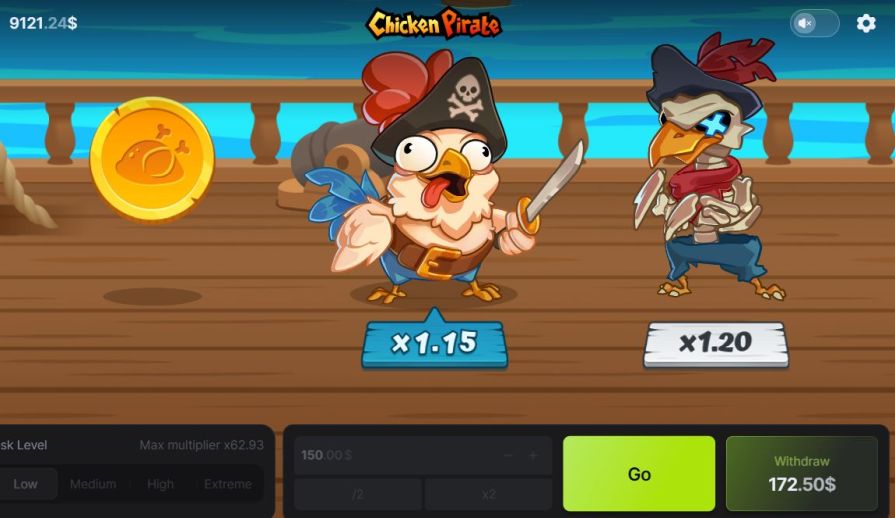Screen dimensions: 895x518
Task: Click the green Go button
Action: [639, 474]
